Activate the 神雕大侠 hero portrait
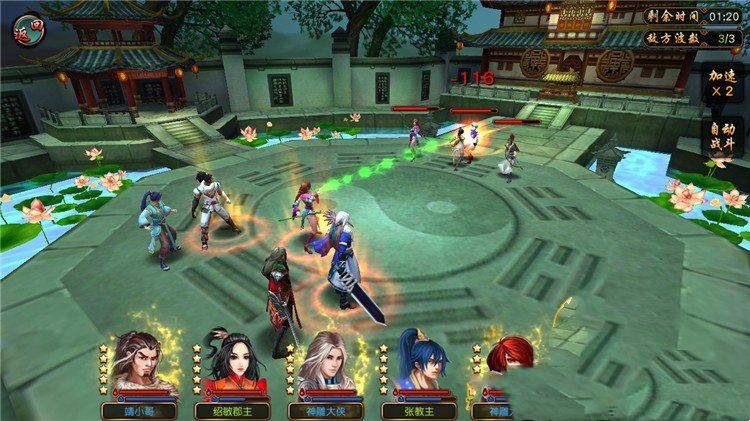This screenshot has width=750, height=421. [x=324, y=367]
